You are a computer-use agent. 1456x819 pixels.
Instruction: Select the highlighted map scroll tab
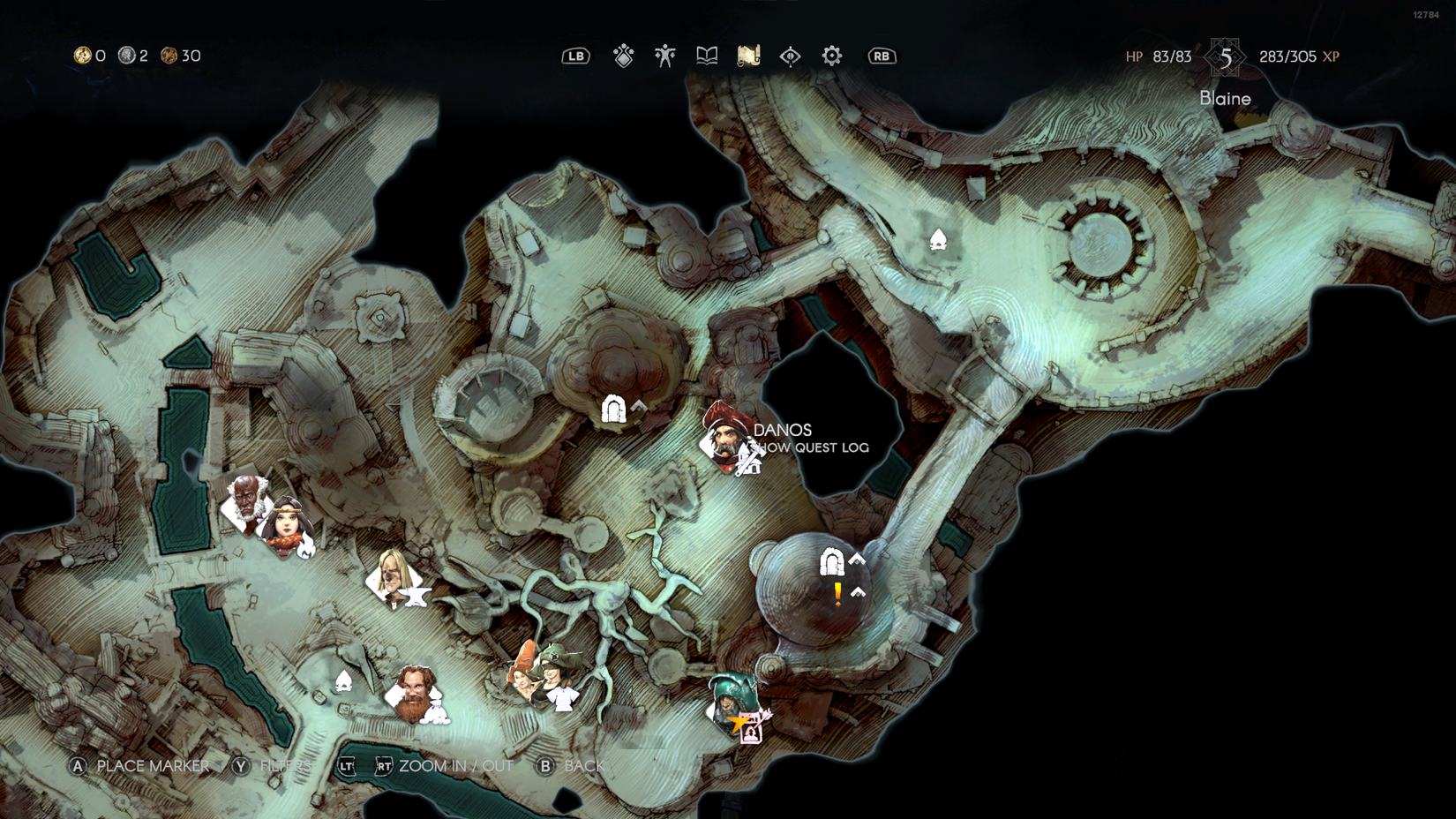tap(748, 56)
